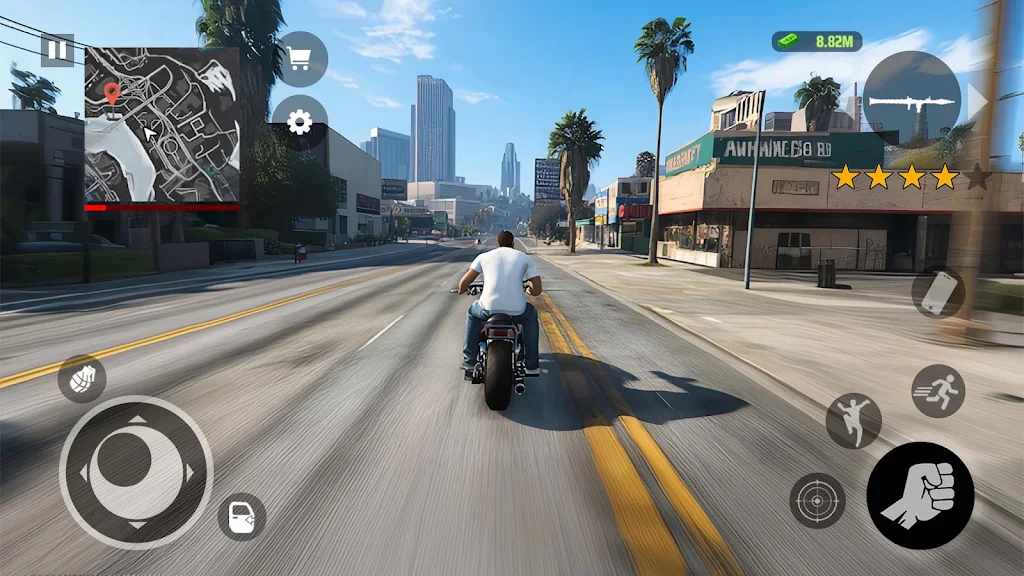Click the red location marker on minimap

click(x=112, y=95)
